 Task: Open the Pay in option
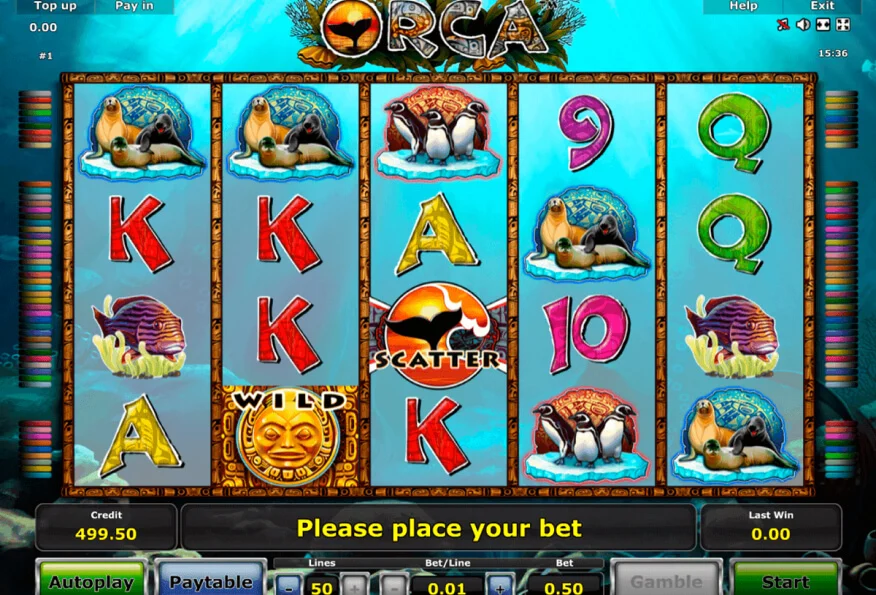[x=133, y=6]
